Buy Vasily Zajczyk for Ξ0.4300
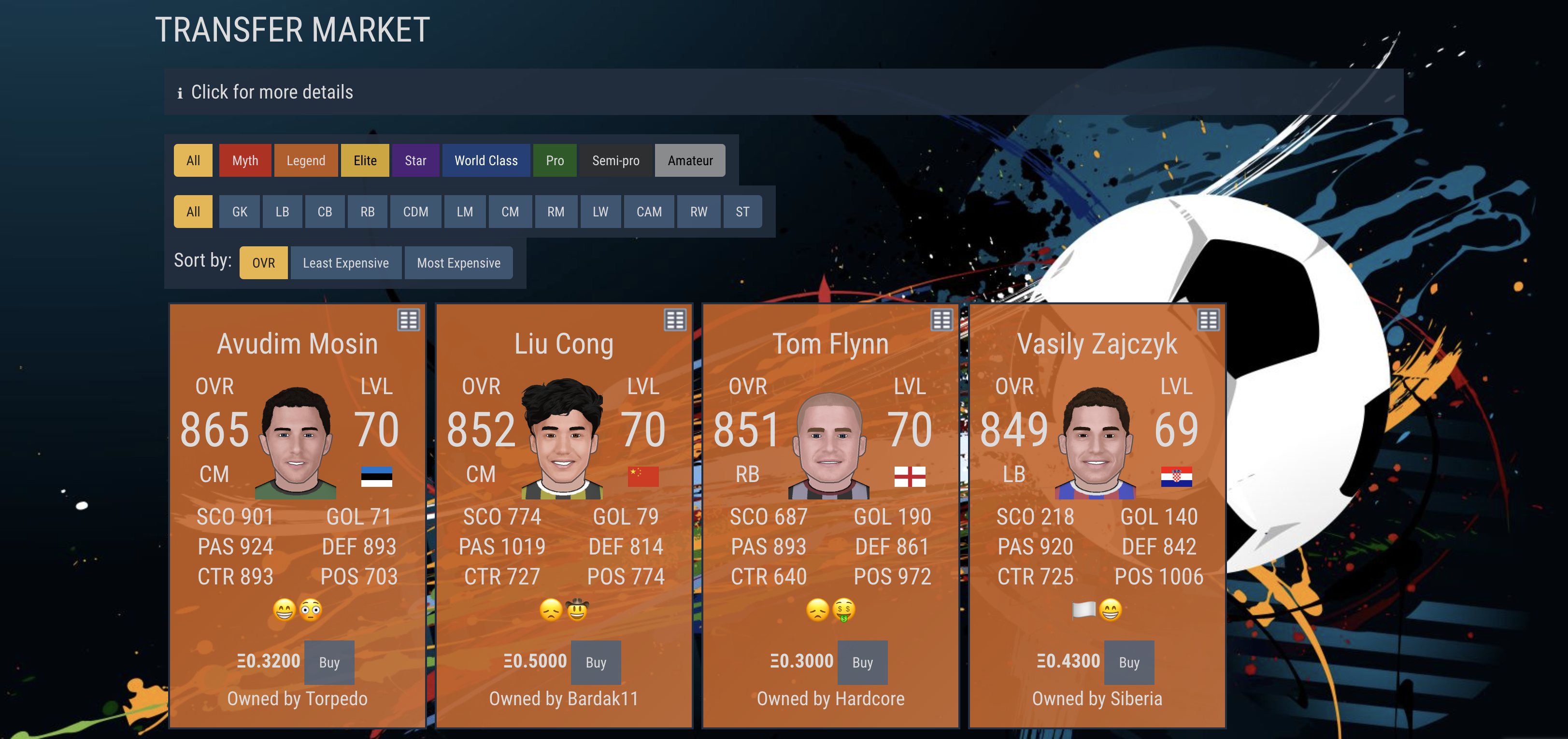This screenshot has height=739, width=1568. (1129, 662)
